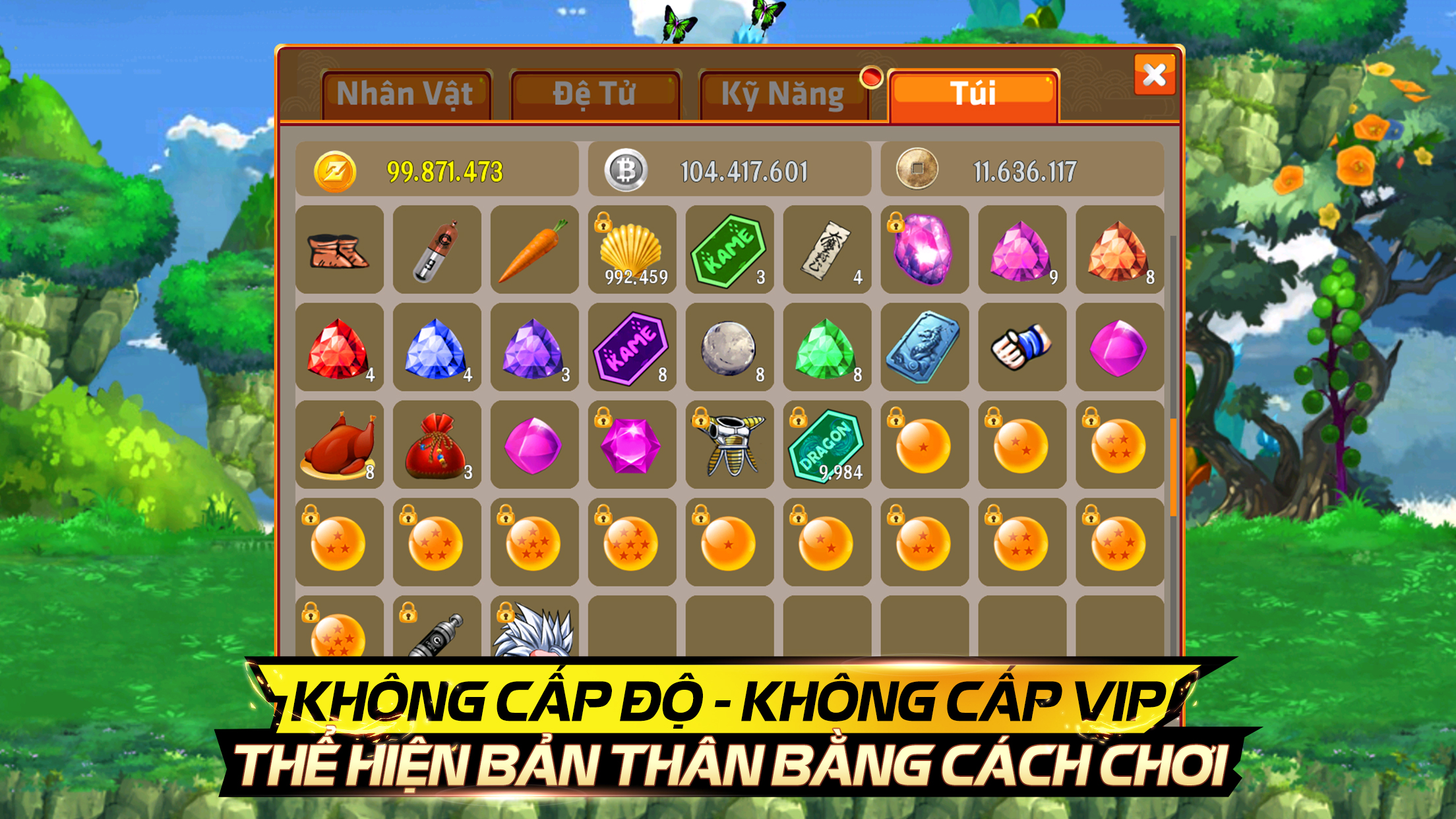The image size is (1456, 819).
Task: Select the brown boots item slot
Action: (339, 249)
